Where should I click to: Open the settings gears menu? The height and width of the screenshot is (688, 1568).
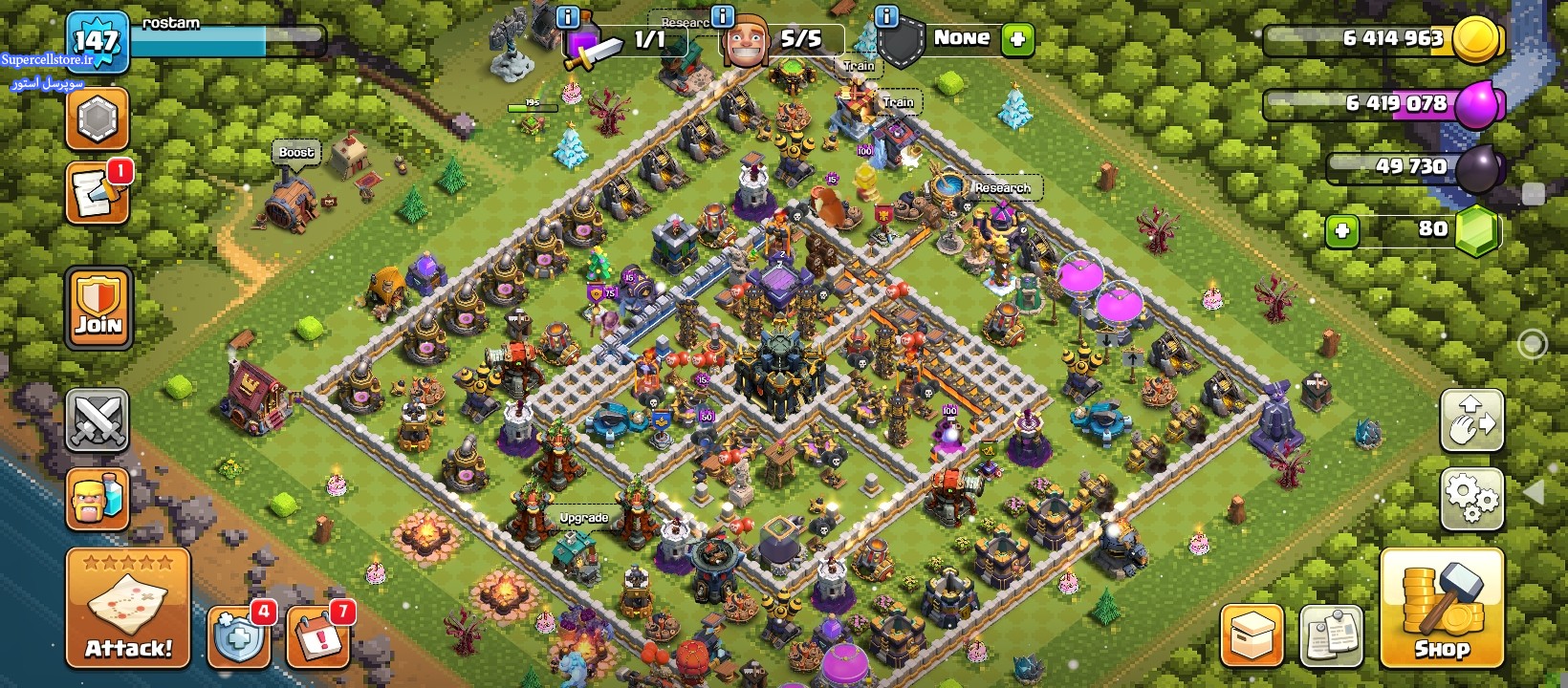tap(1471, 497)
